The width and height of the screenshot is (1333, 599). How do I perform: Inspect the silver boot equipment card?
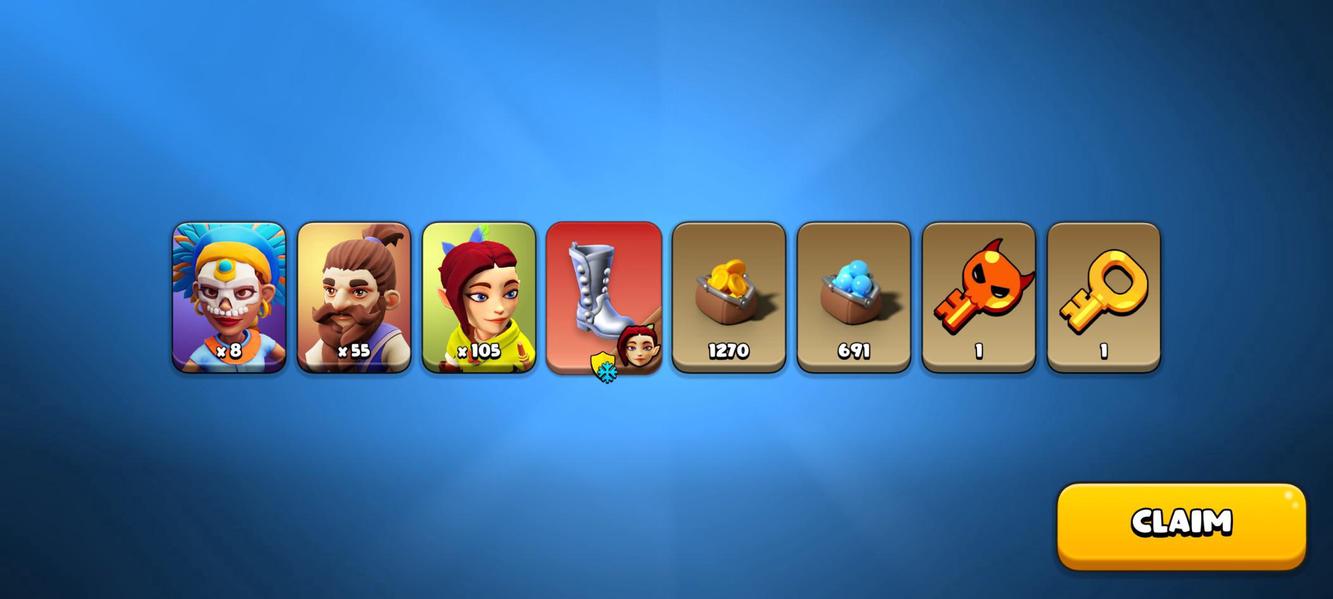click(x=603, y=295)
